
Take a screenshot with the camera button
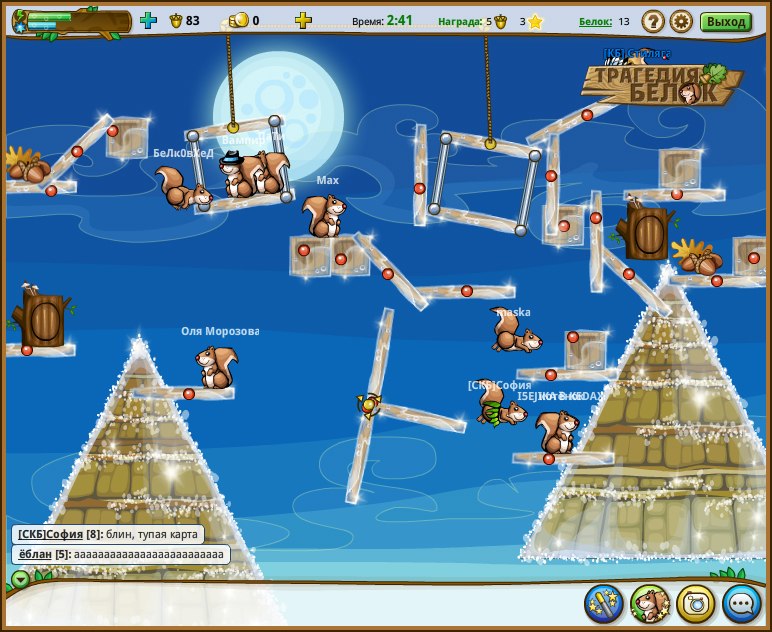point(696,603)
